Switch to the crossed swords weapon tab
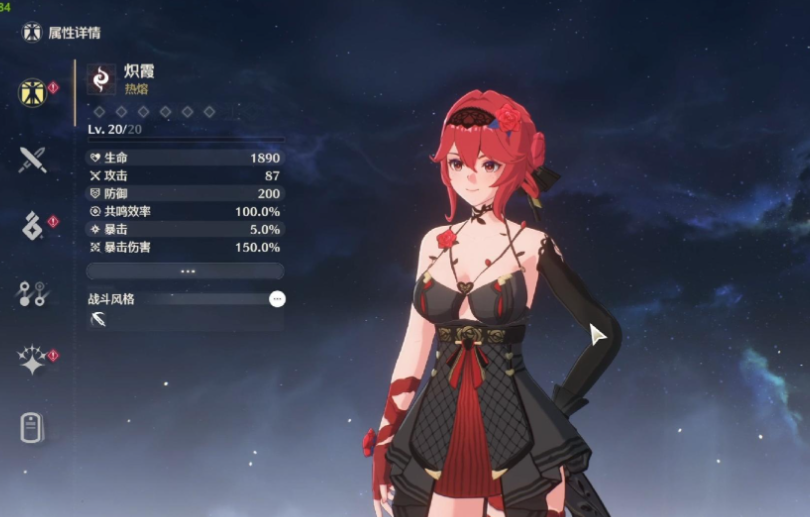Screen dimensions: 810x517 click(x=32, y=159)
